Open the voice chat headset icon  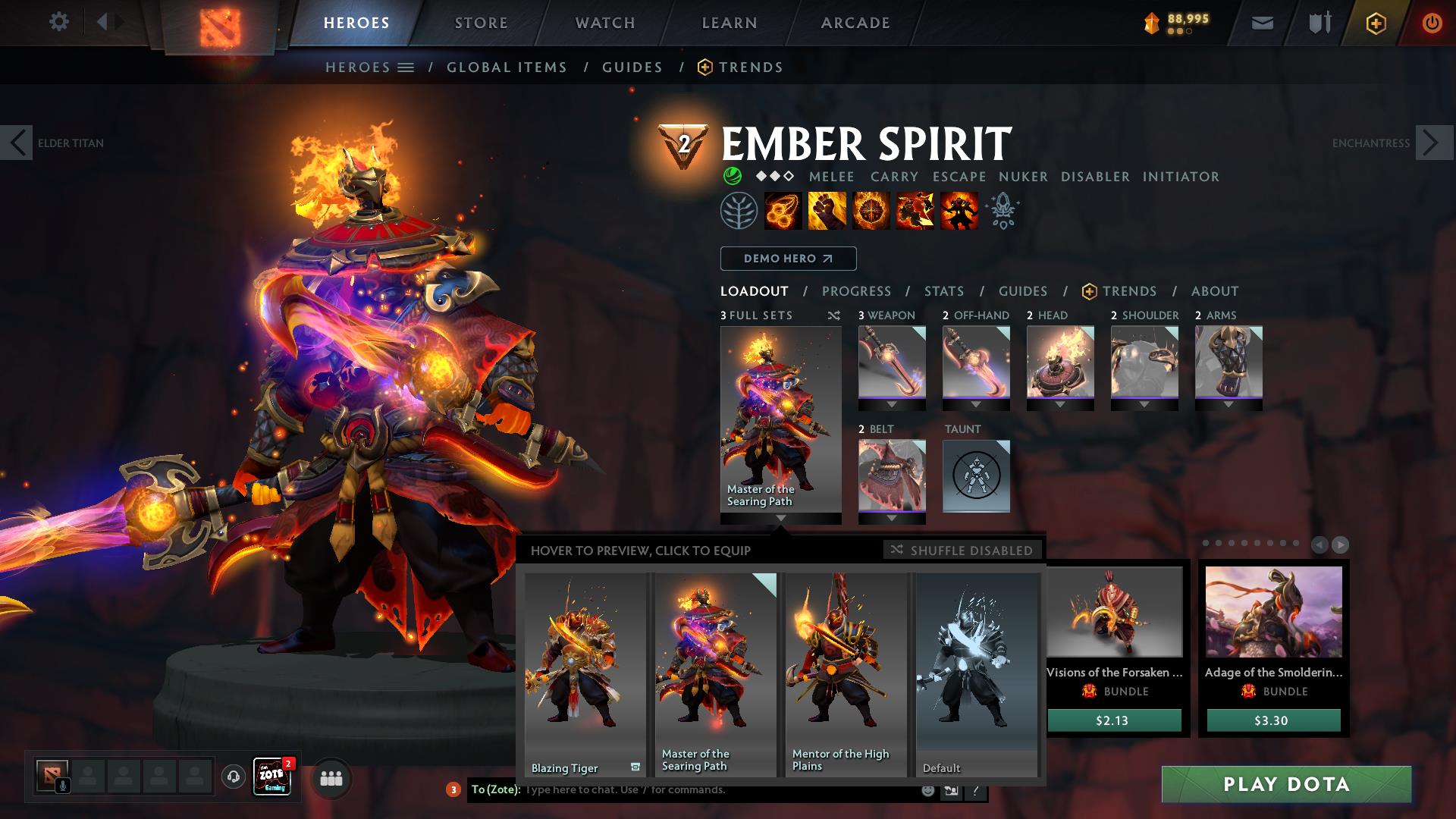click(232, 778)
